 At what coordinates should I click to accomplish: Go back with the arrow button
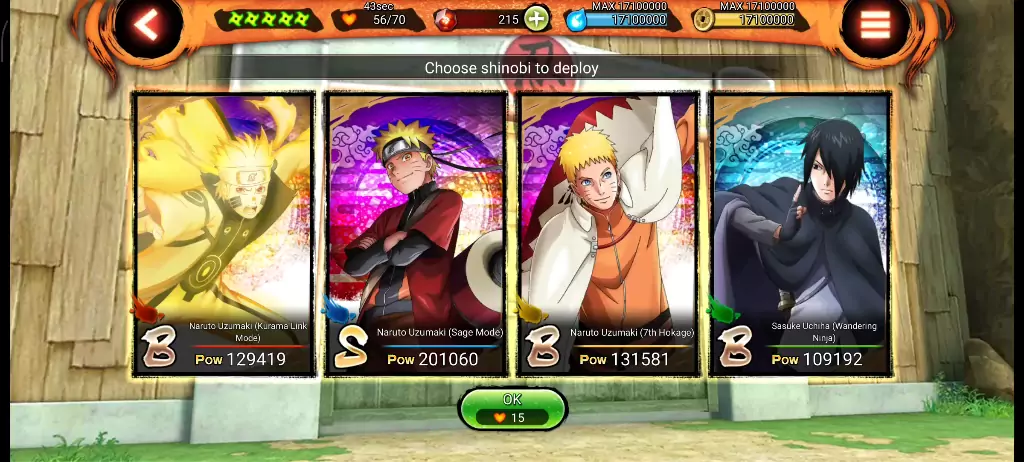[147, 26]
